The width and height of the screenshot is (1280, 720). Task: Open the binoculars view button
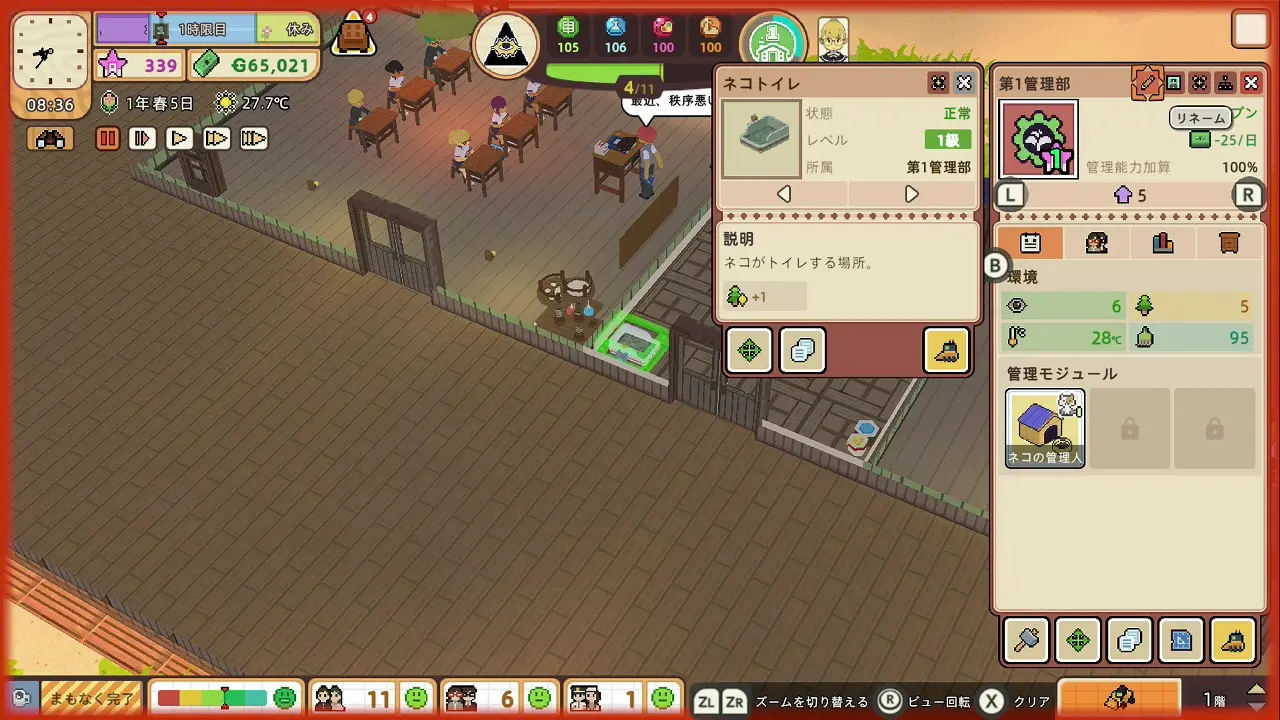tap(50, 139)
